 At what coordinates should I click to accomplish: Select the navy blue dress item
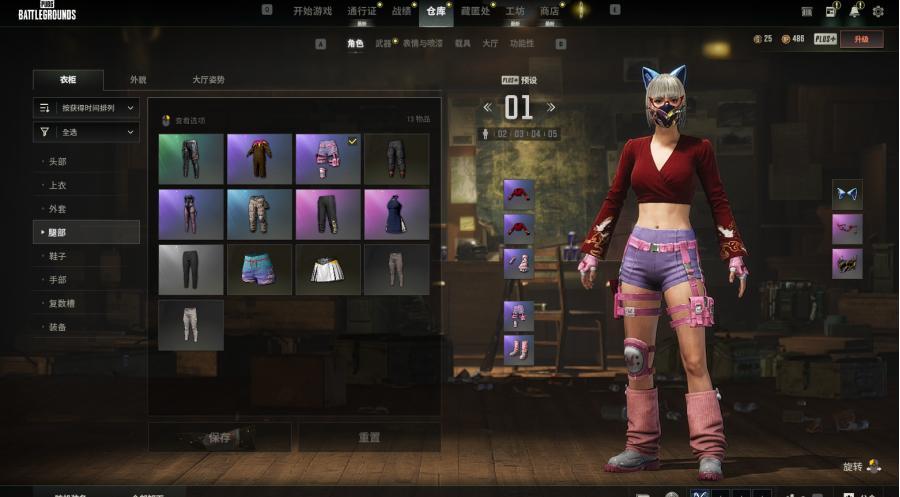click(396, 214)
